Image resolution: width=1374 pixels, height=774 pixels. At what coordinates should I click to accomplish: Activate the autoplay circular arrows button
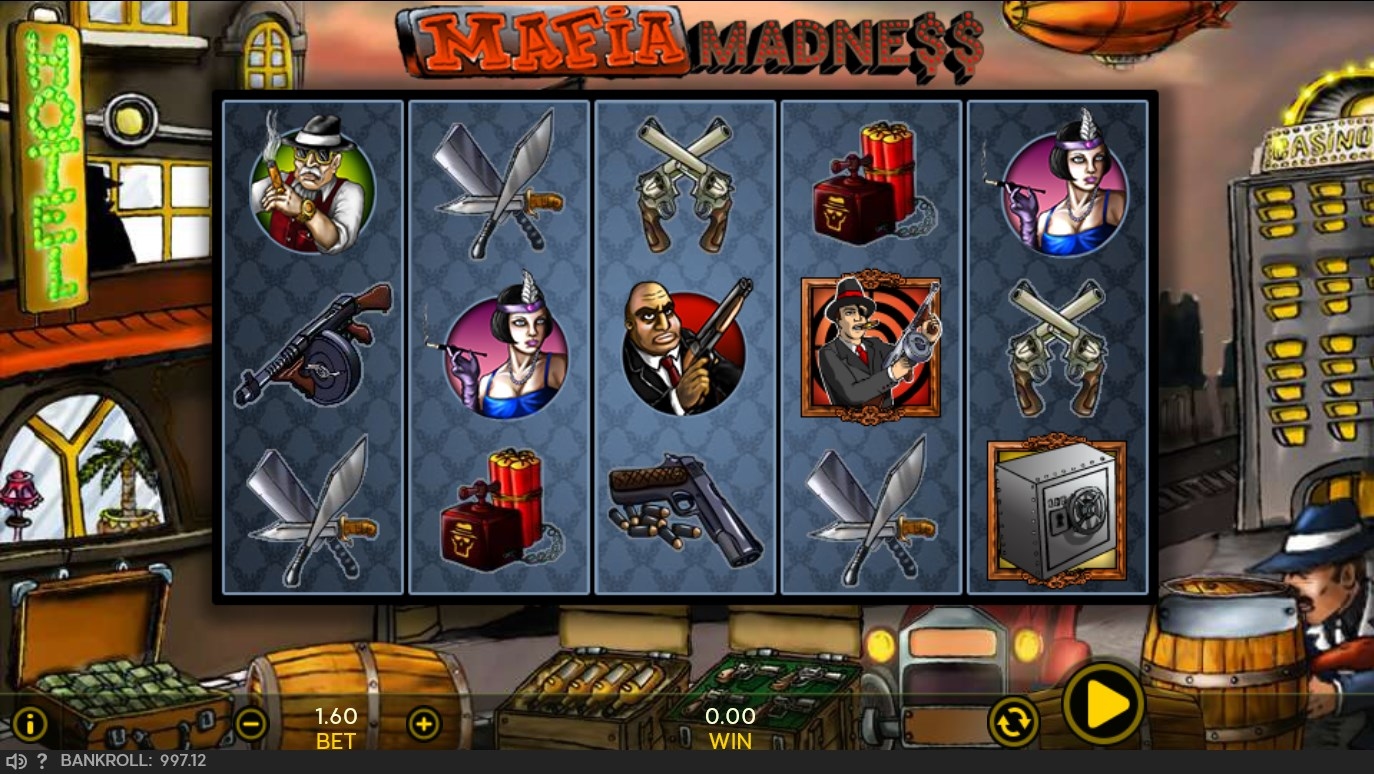tap(1013, 721)
